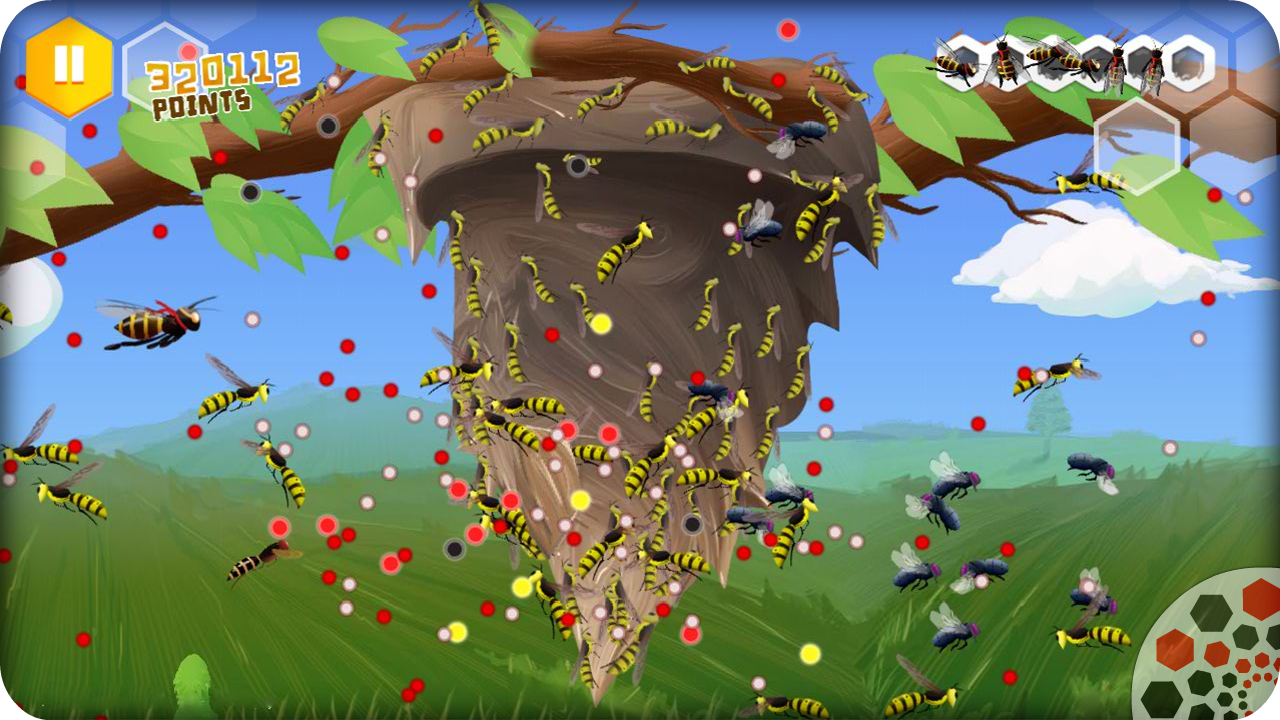Activate the translucent hexagon below the squadron bar

click(1138, 146)
